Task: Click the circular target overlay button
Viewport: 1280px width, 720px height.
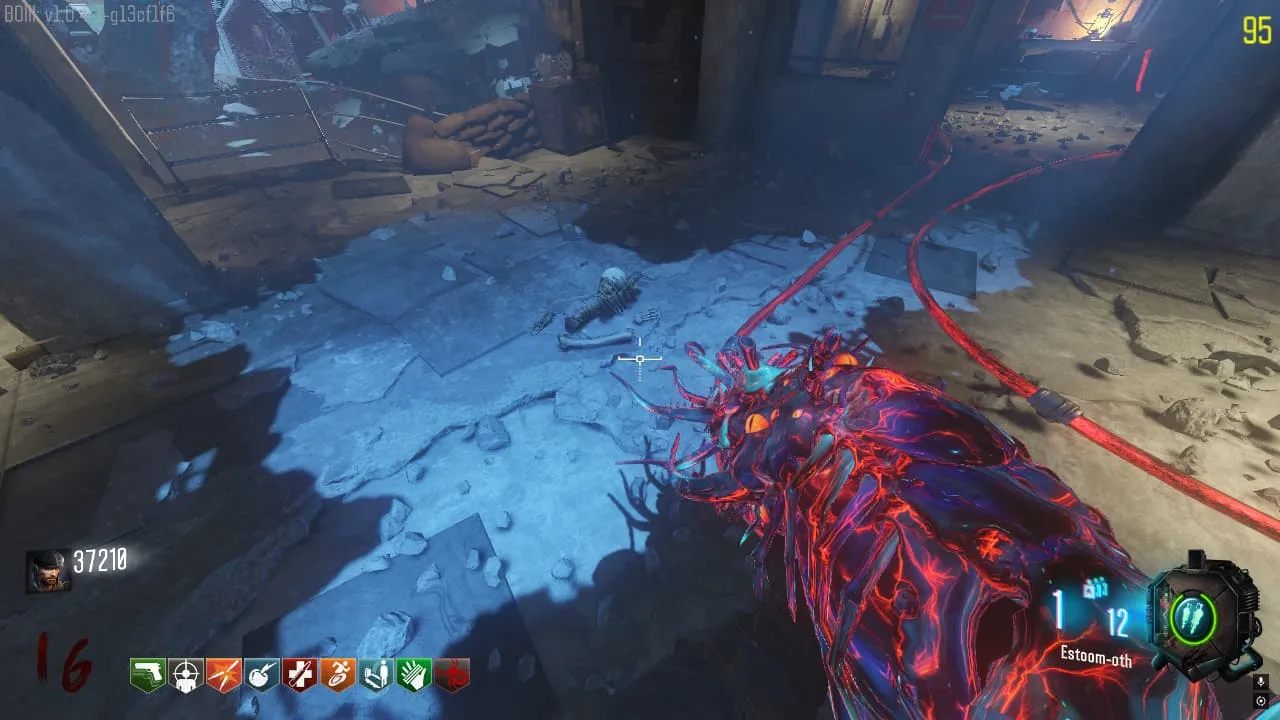Action: [1262, 701]
